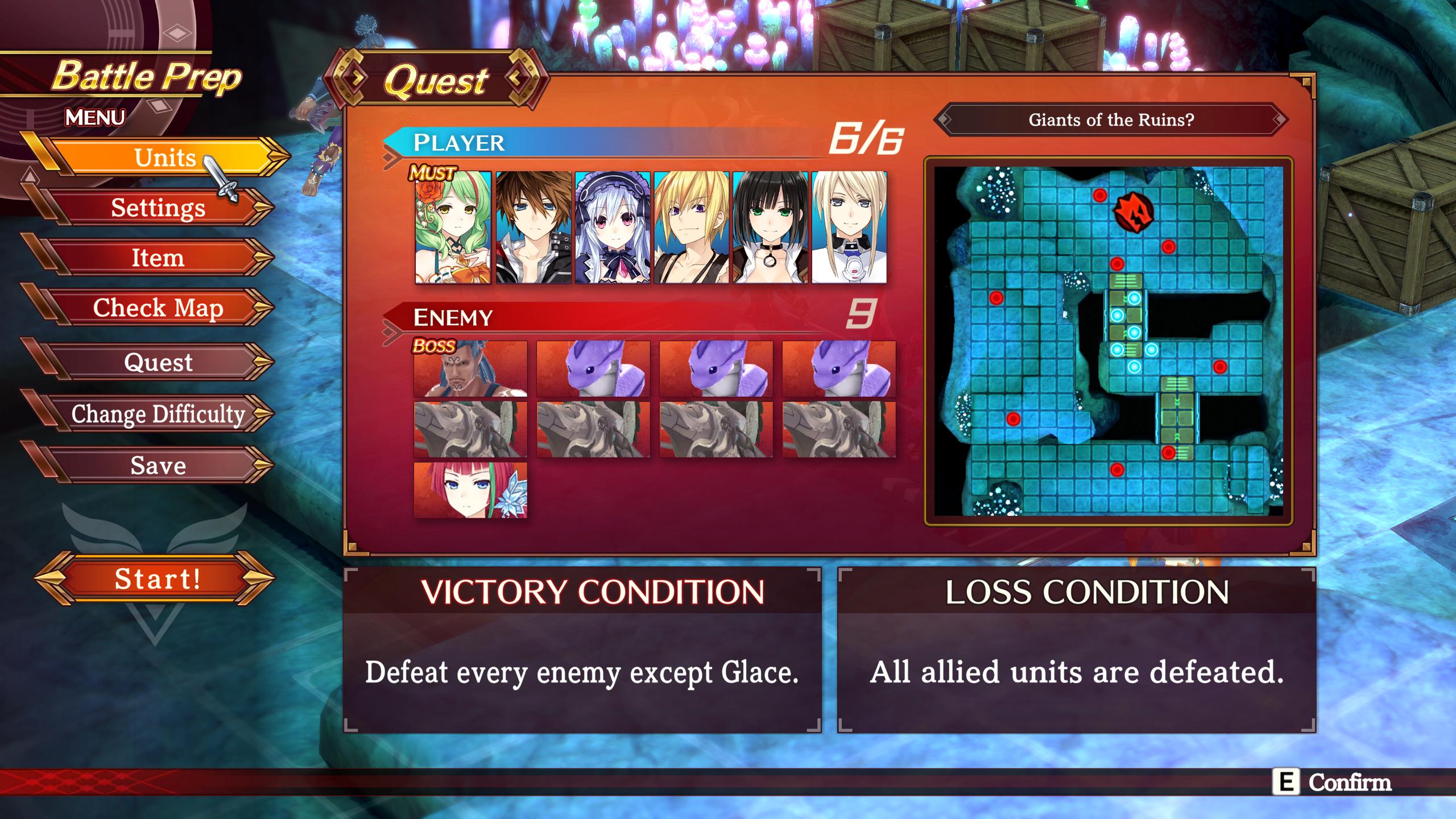
Task: Open the Item menu
Action: point(158,258)
